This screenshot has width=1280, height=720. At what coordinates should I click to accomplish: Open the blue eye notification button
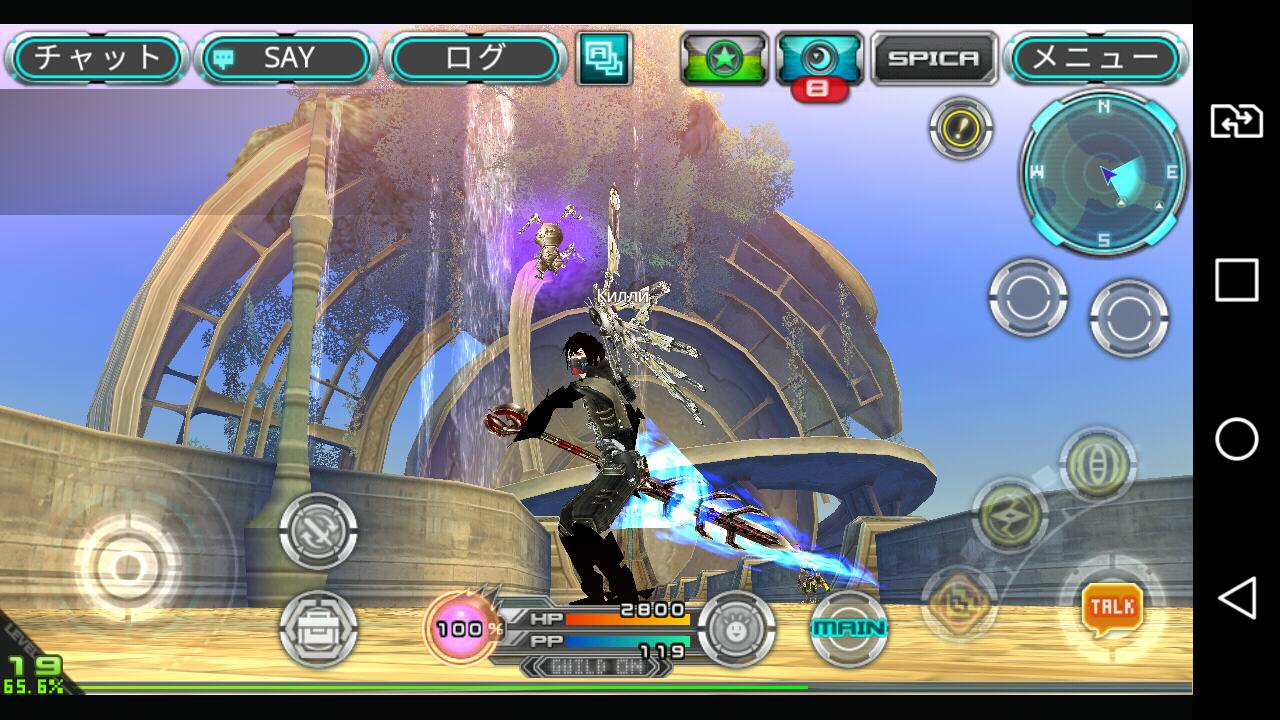point(819,58)
